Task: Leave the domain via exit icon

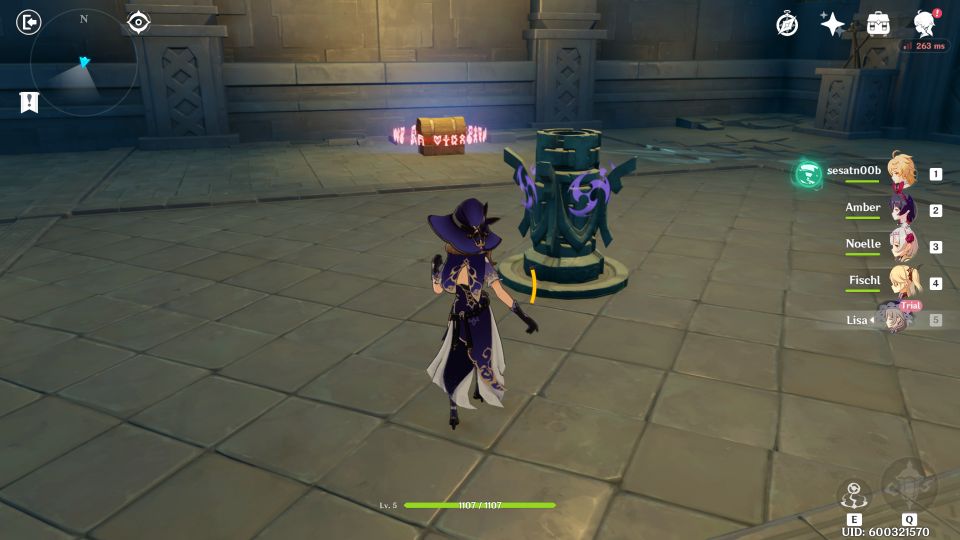Action: (30, 22)
